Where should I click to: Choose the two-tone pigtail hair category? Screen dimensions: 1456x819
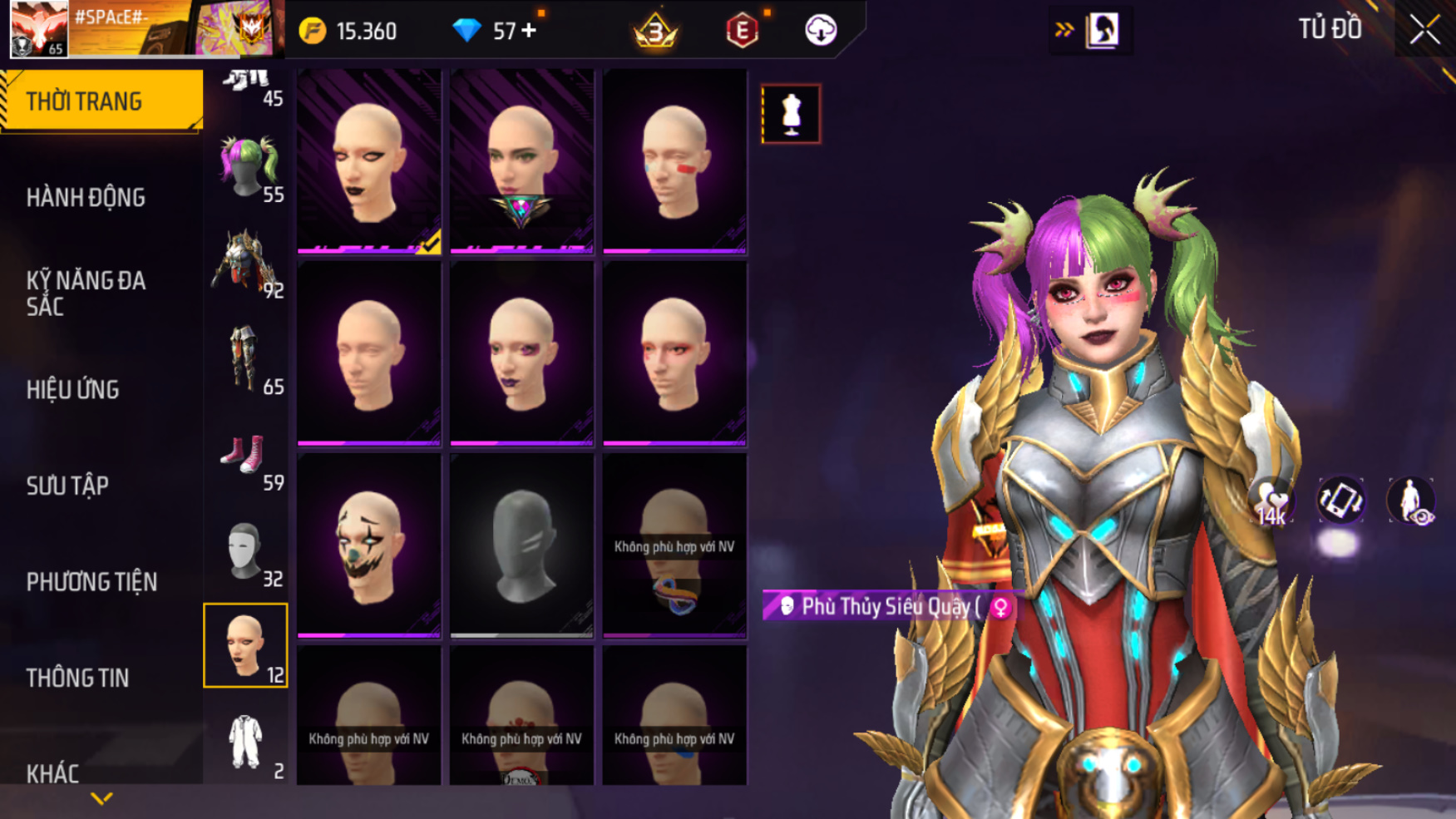coord(247,167)
